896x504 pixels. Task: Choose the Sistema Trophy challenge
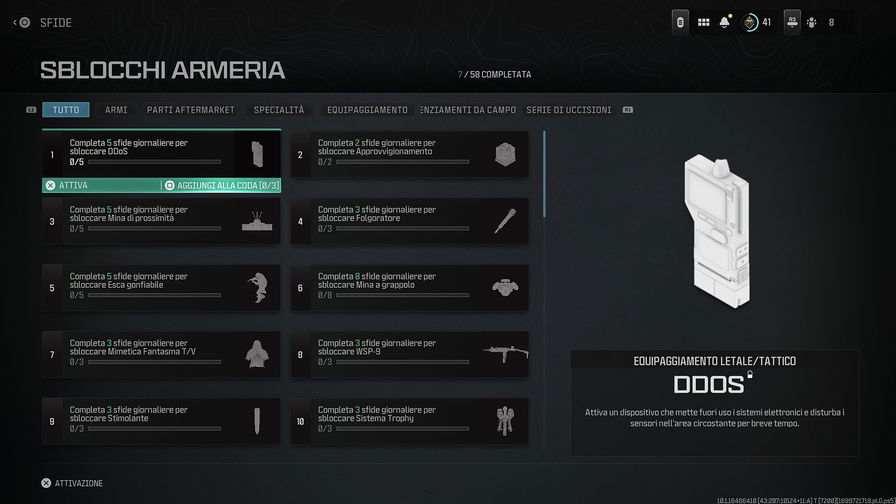(410, 421)
